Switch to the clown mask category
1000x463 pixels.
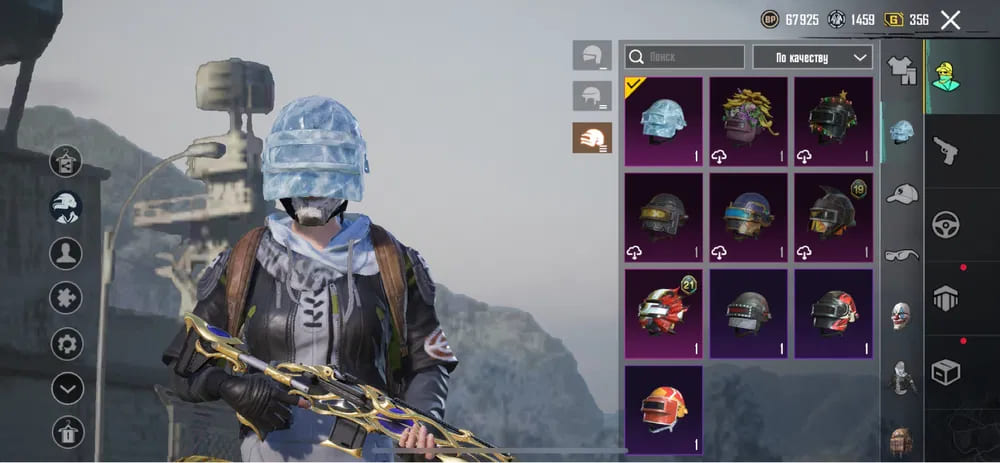point(902,315)
